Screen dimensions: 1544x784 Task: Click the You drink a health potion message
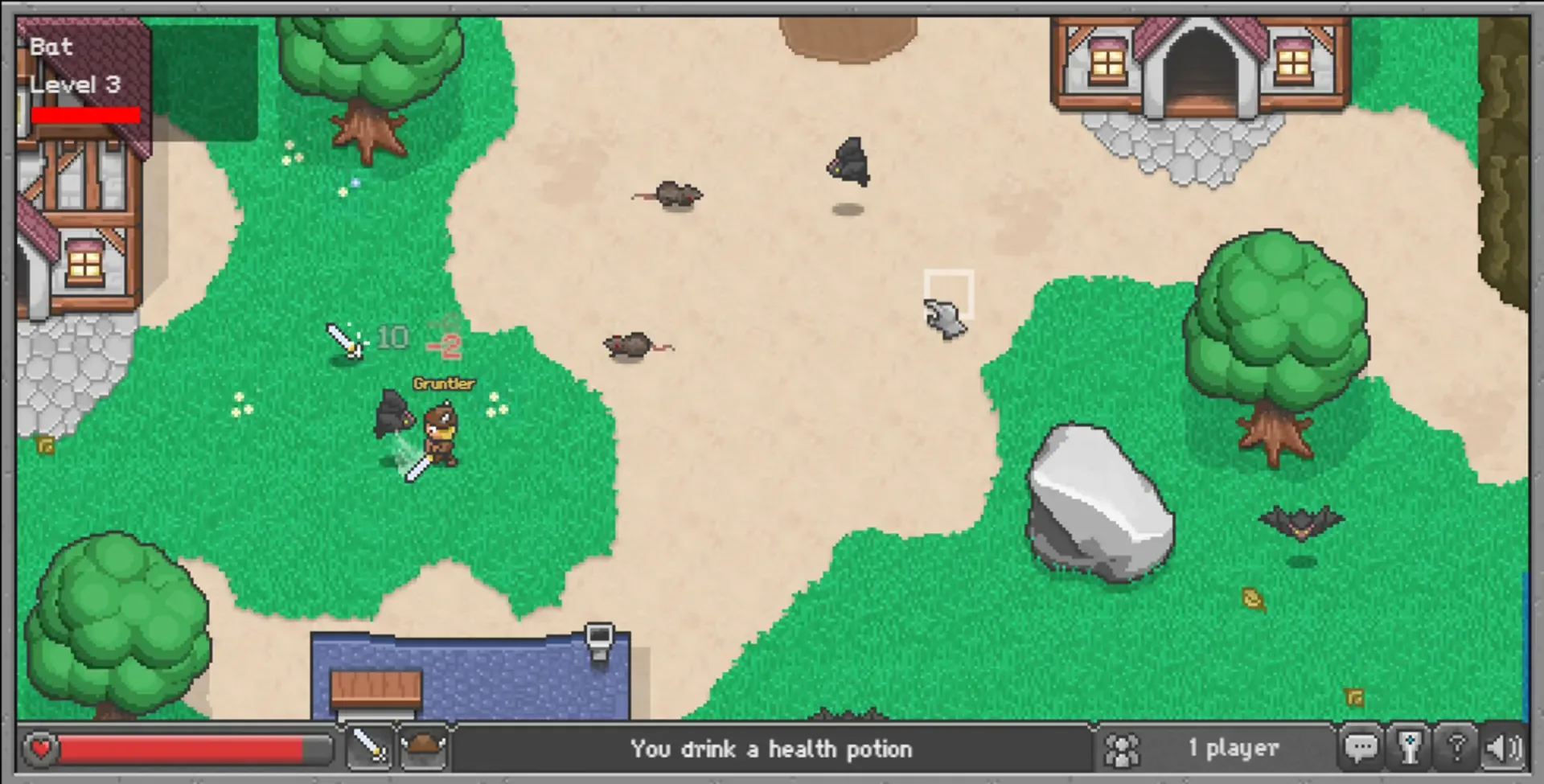tap(772, 749)
